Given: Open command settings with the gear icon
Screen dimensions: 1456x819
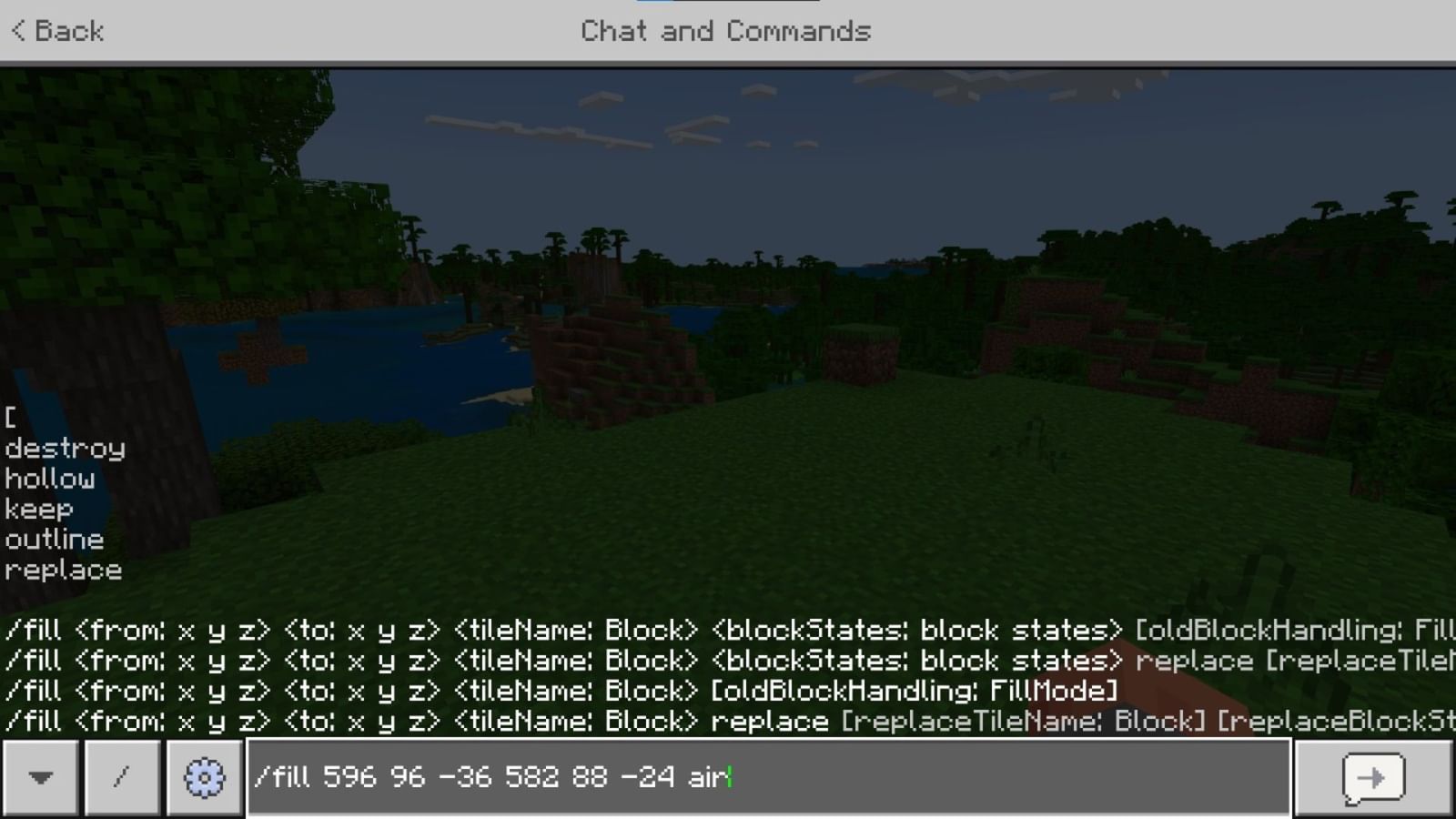Looking at the screenshot, I should click(x=204, y=778).
